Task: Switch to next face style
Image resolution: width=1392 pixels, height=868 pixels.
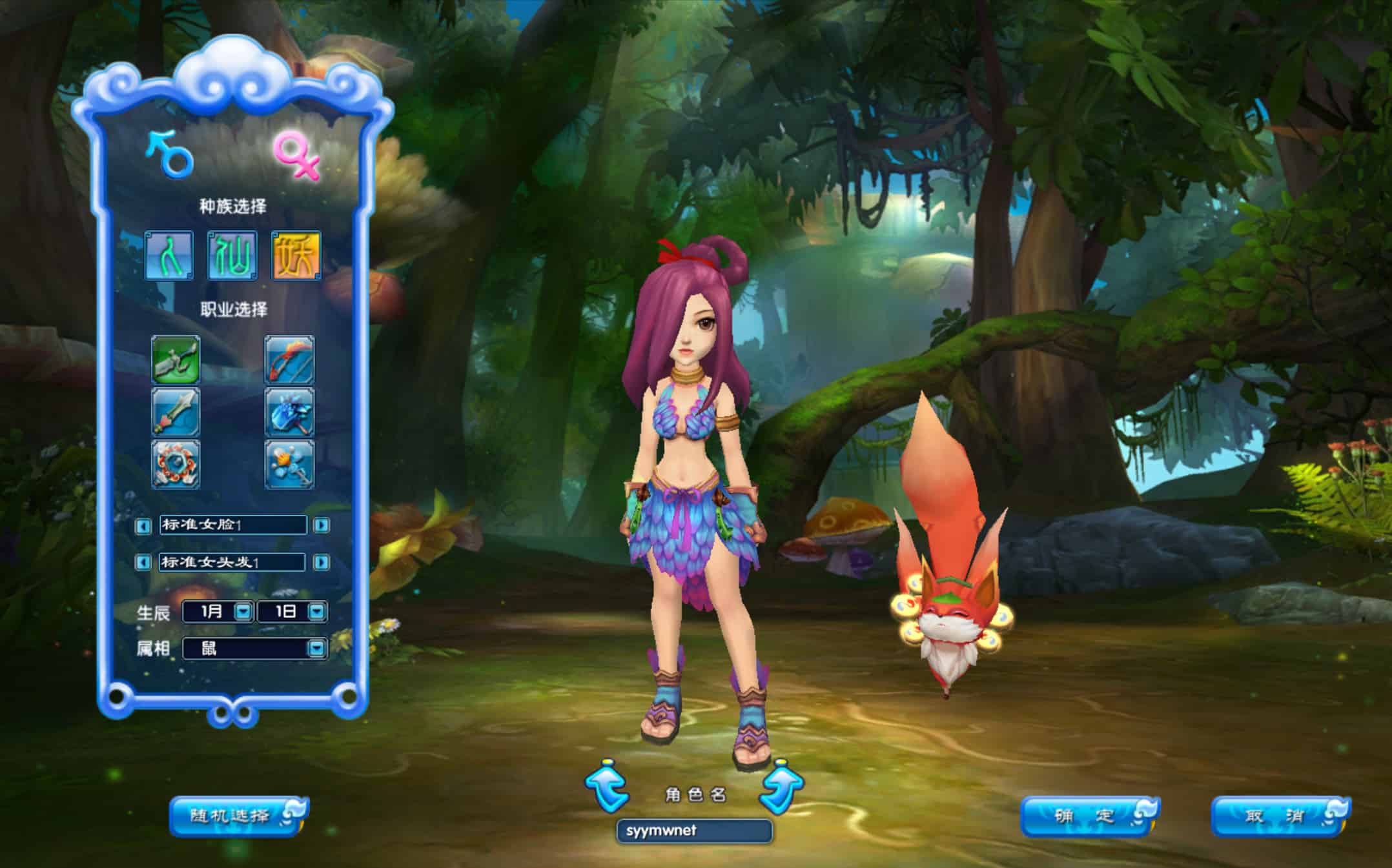Action: click(x=321, y=525)
